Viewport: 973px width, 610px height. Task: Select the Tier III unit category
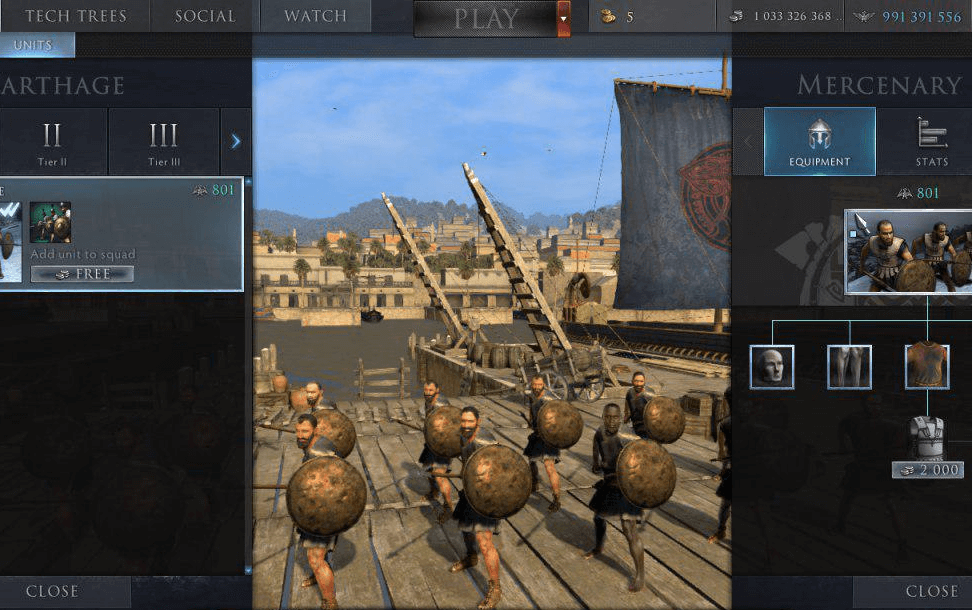163,142
